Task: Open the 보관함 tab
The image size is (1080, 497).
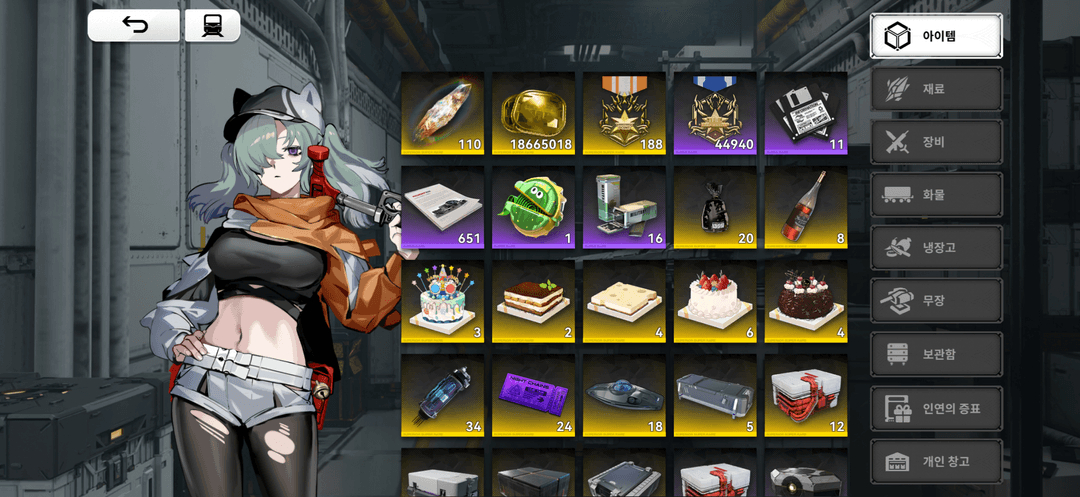Action: (x=936, y=355)
